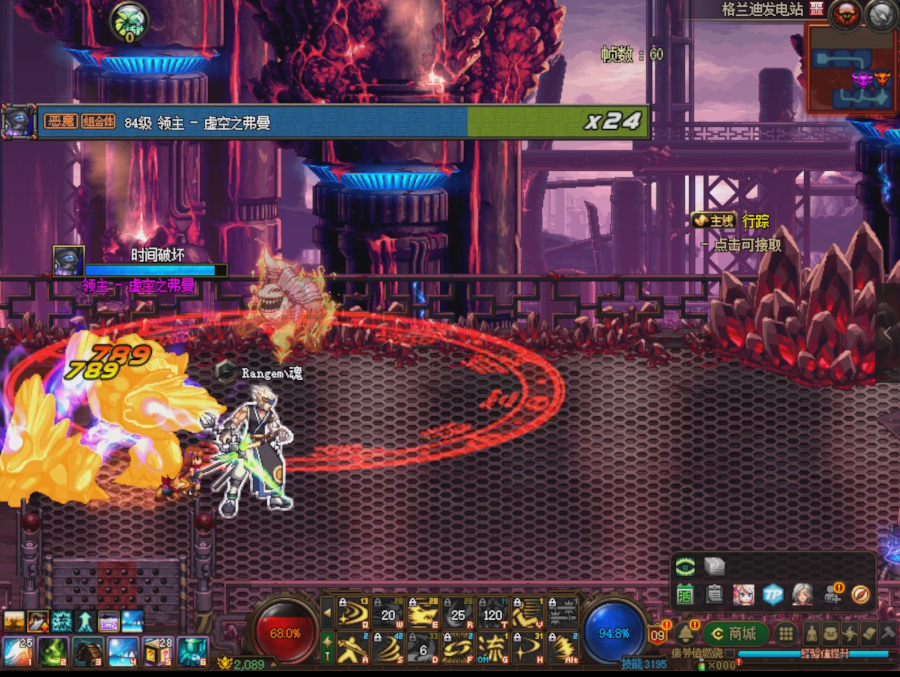
Task: Click the gray arrow icon beside minimap
Action: (880, 13)
